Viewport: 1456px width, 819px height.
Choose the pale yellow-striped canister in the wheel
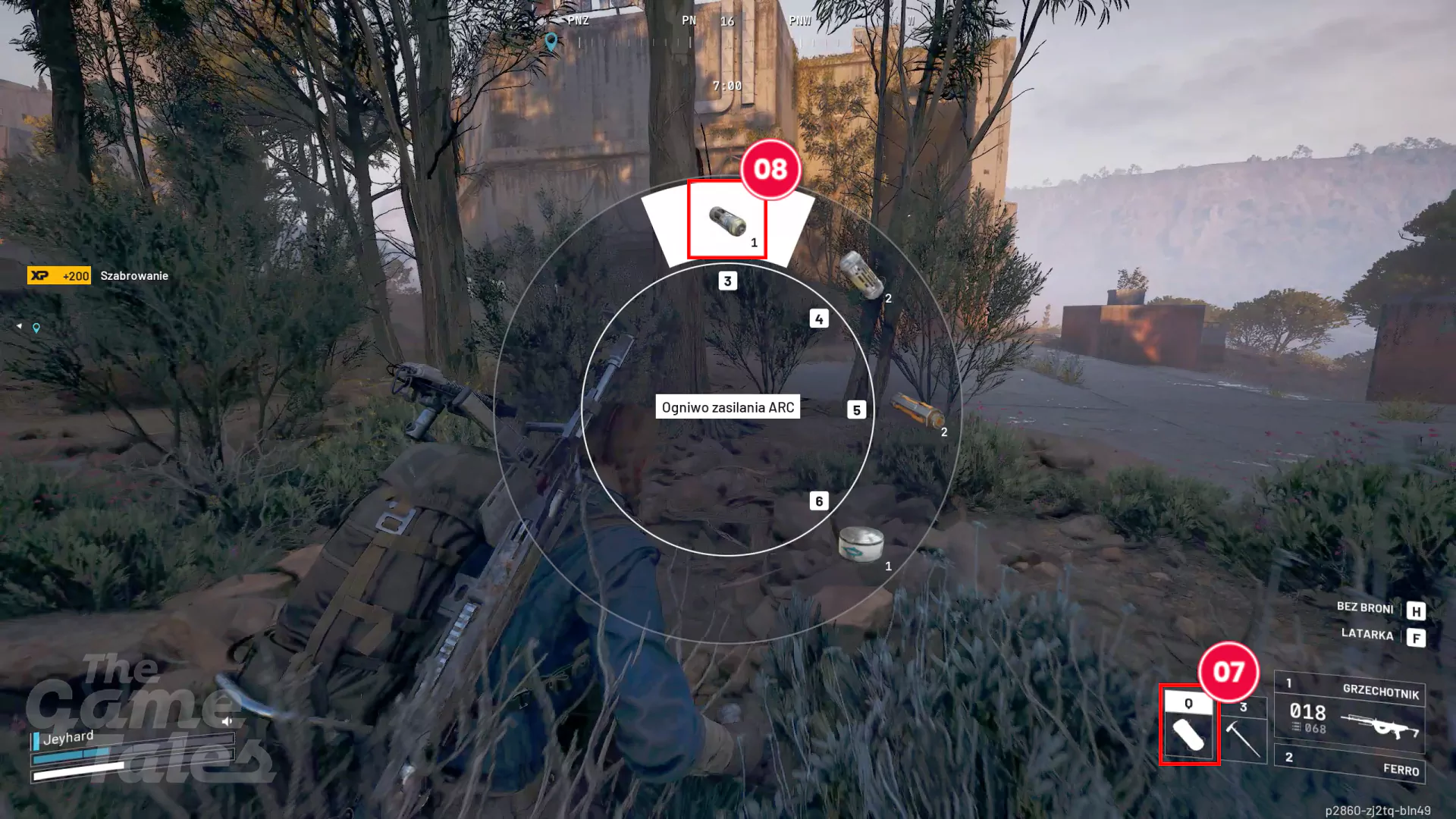861,274
